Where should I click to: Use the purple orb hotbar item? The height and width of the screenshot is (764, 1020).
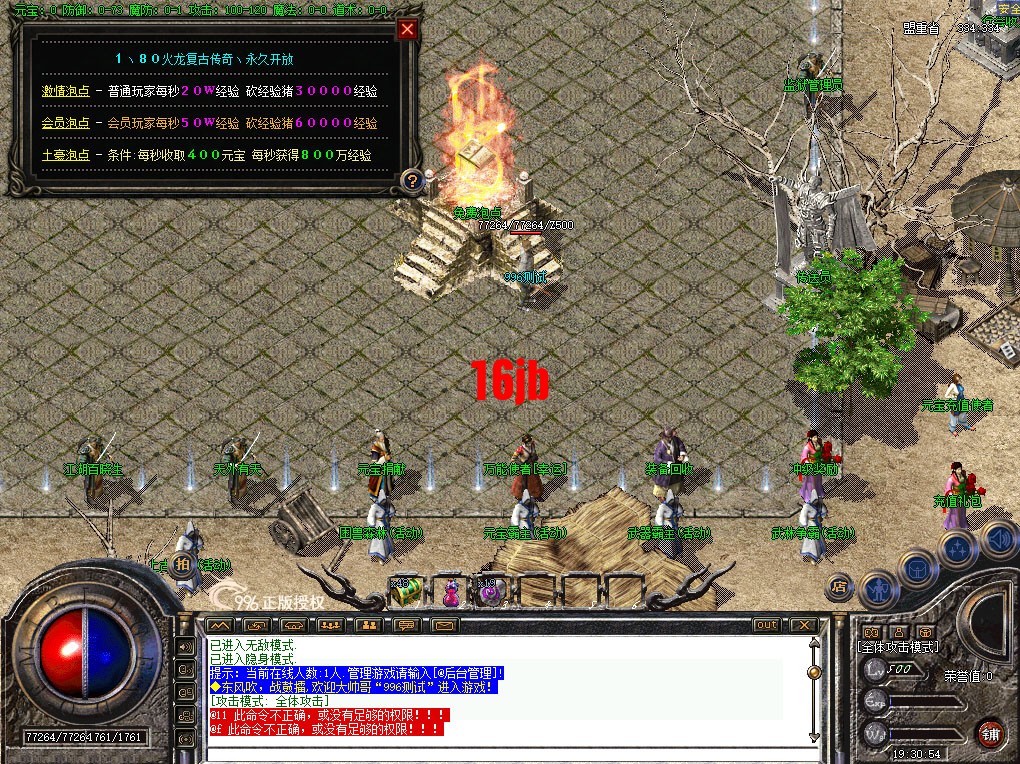[x=490, y=592]
